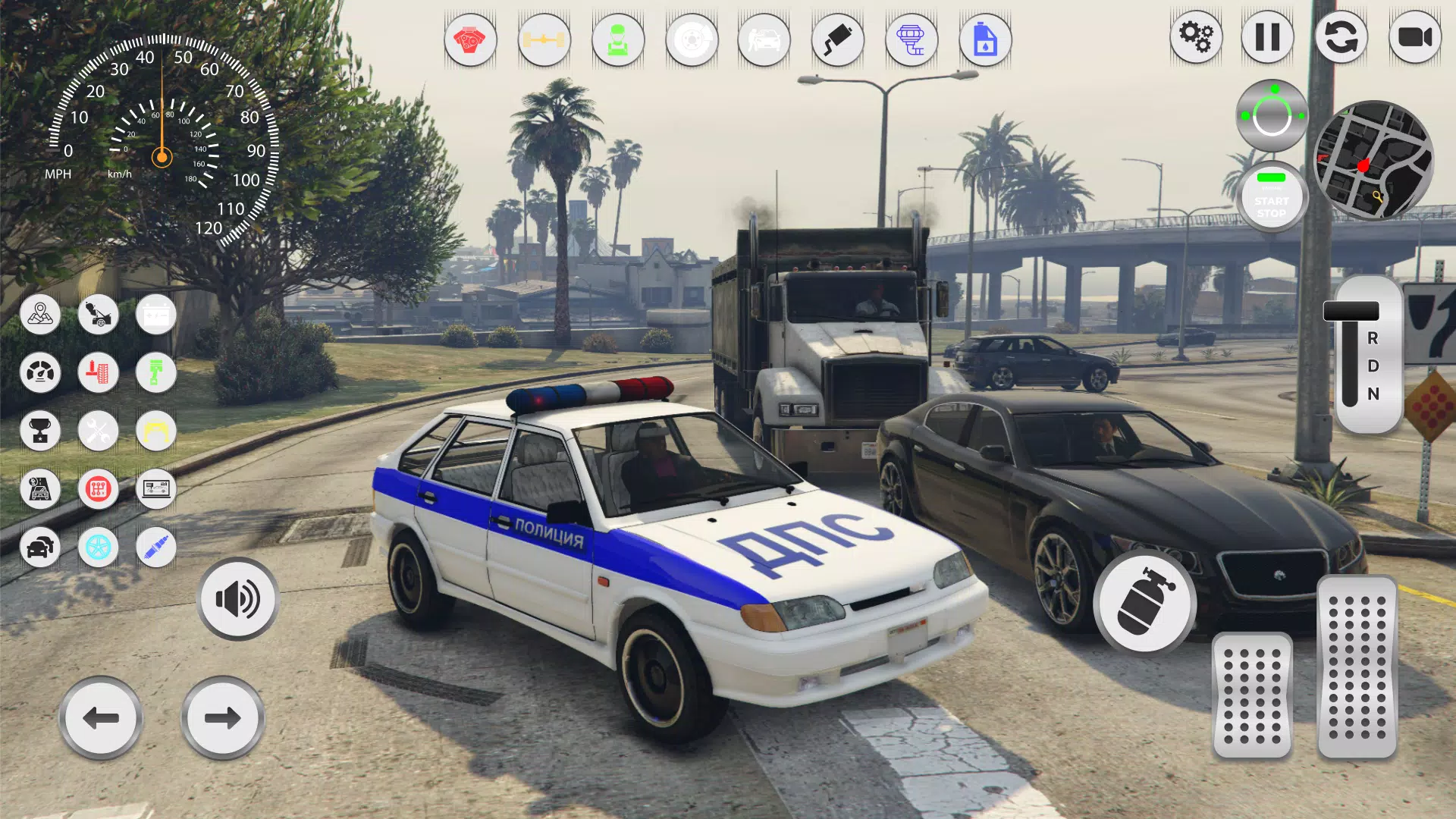The height and width of the screenshot is (819, 1456).
Task: Open the settings gear menu
Action: (x=1197, y=36)
